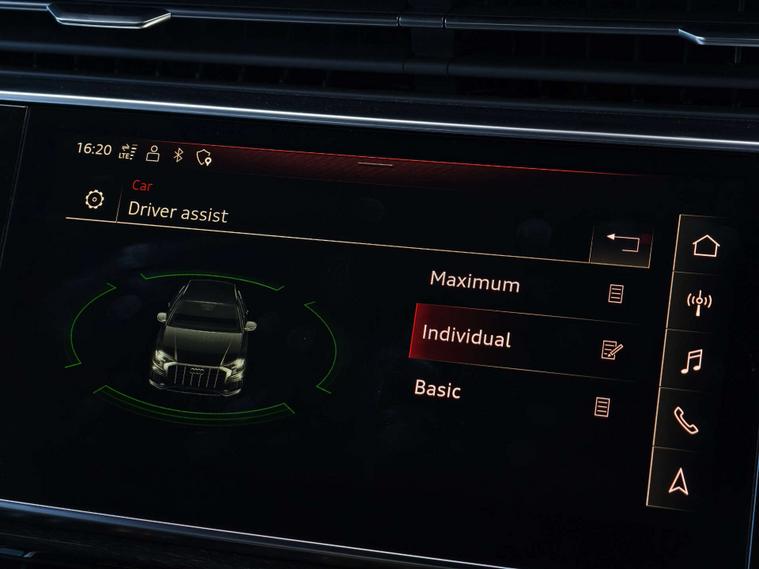This screenshot has height=569, width=759.
Task: Tap the Bluetooth status icon
Action: (x=179, y=155)
